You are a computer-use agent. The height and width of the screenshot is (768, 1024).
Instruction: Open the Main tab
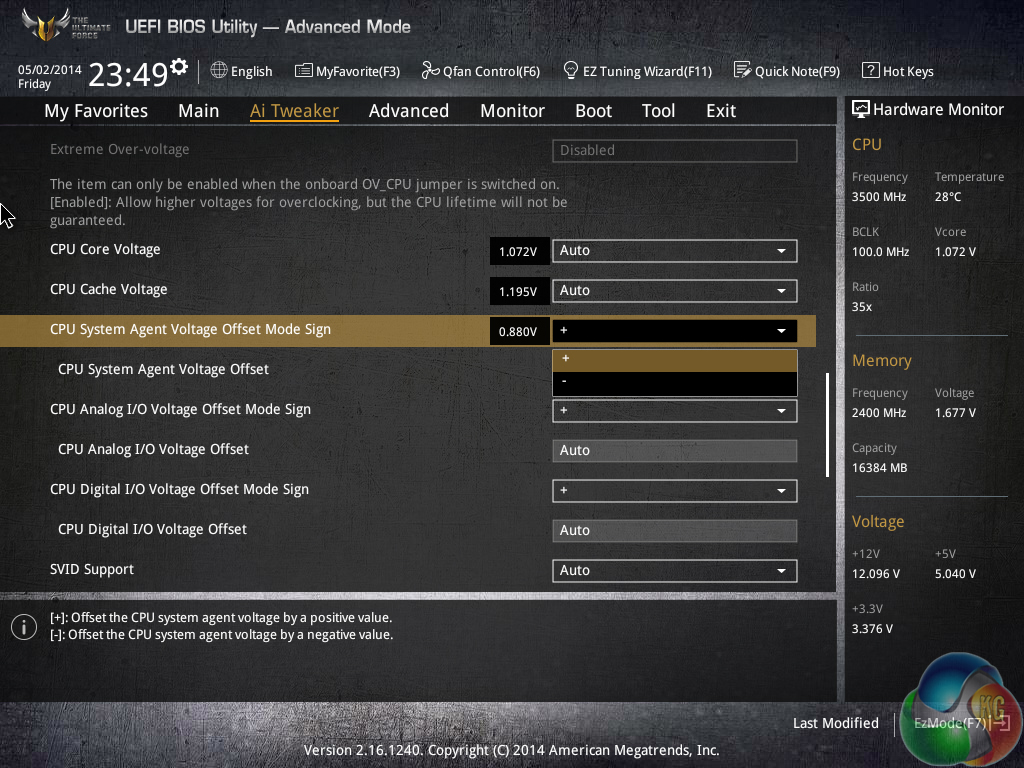point(198,111)
